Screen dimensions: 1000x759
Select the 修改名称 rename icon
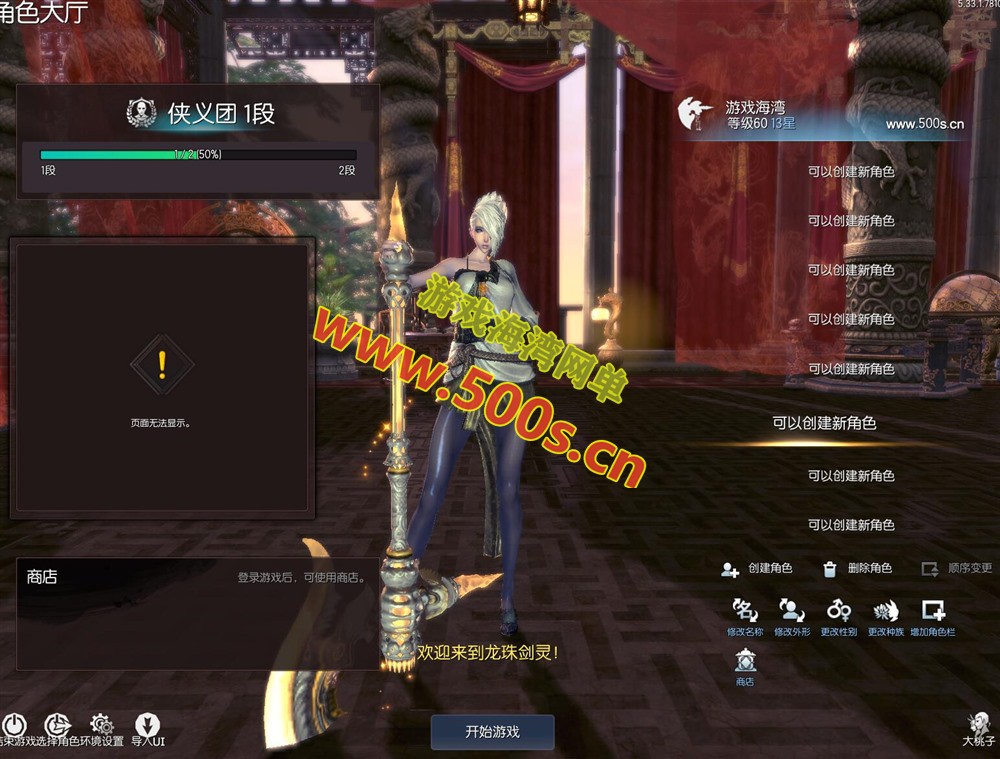pyautogui.click(x=745, y=611)
